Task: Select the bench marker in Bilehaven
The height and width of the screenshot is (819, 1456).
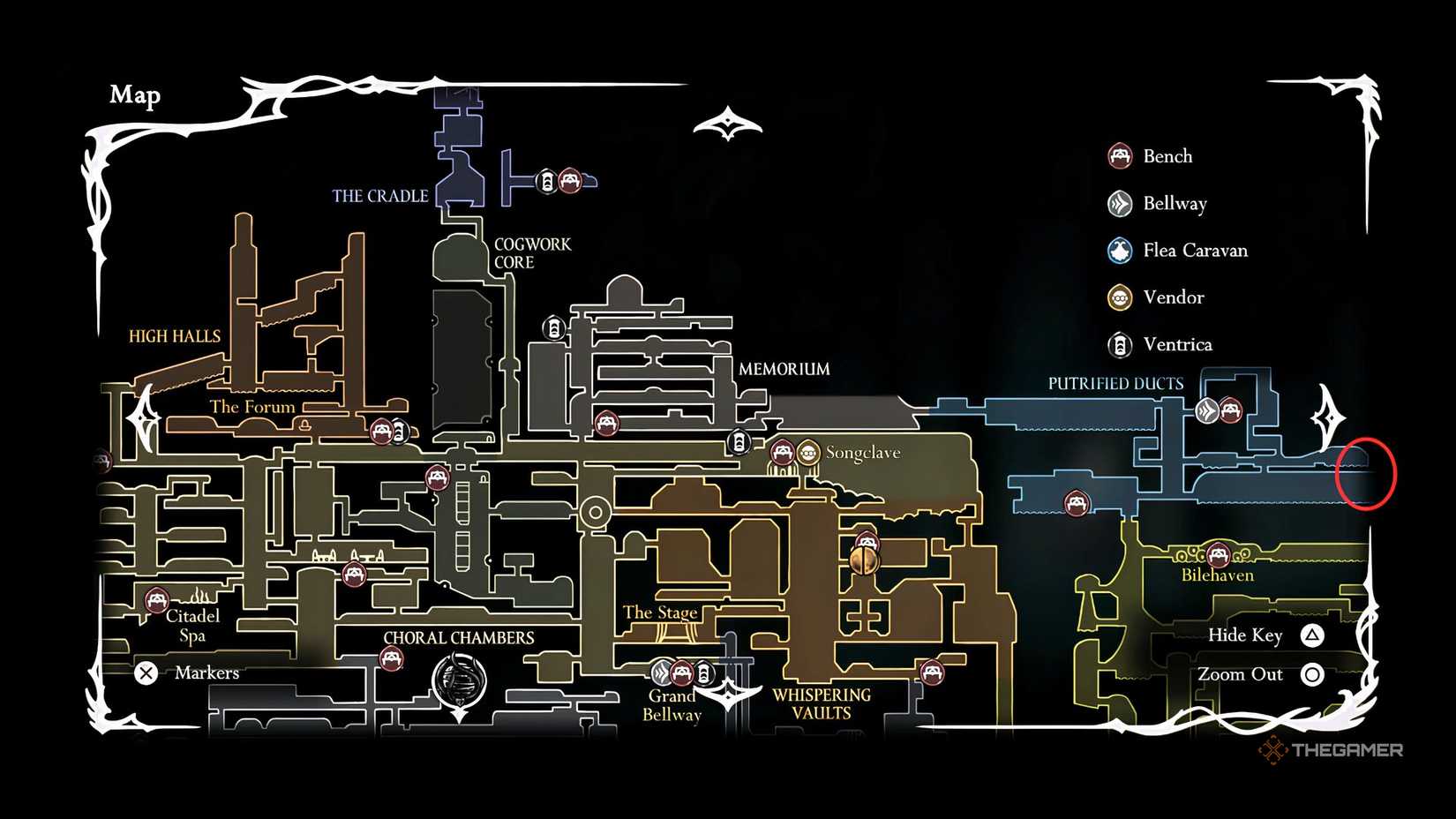Action: click(x=1220, y=556)
